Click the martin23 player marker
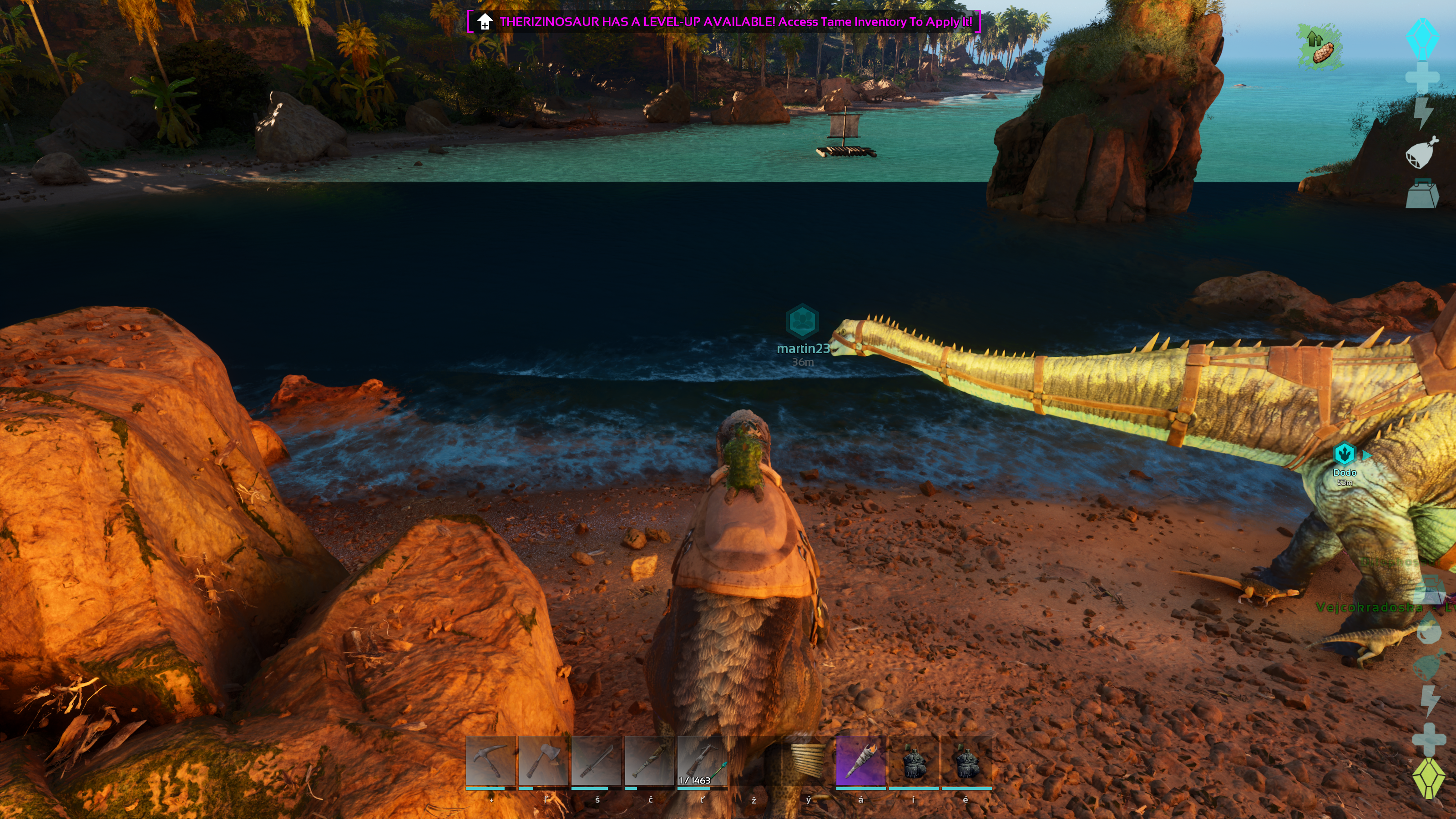Viewport: 1456px width, 819px height. 802,322
